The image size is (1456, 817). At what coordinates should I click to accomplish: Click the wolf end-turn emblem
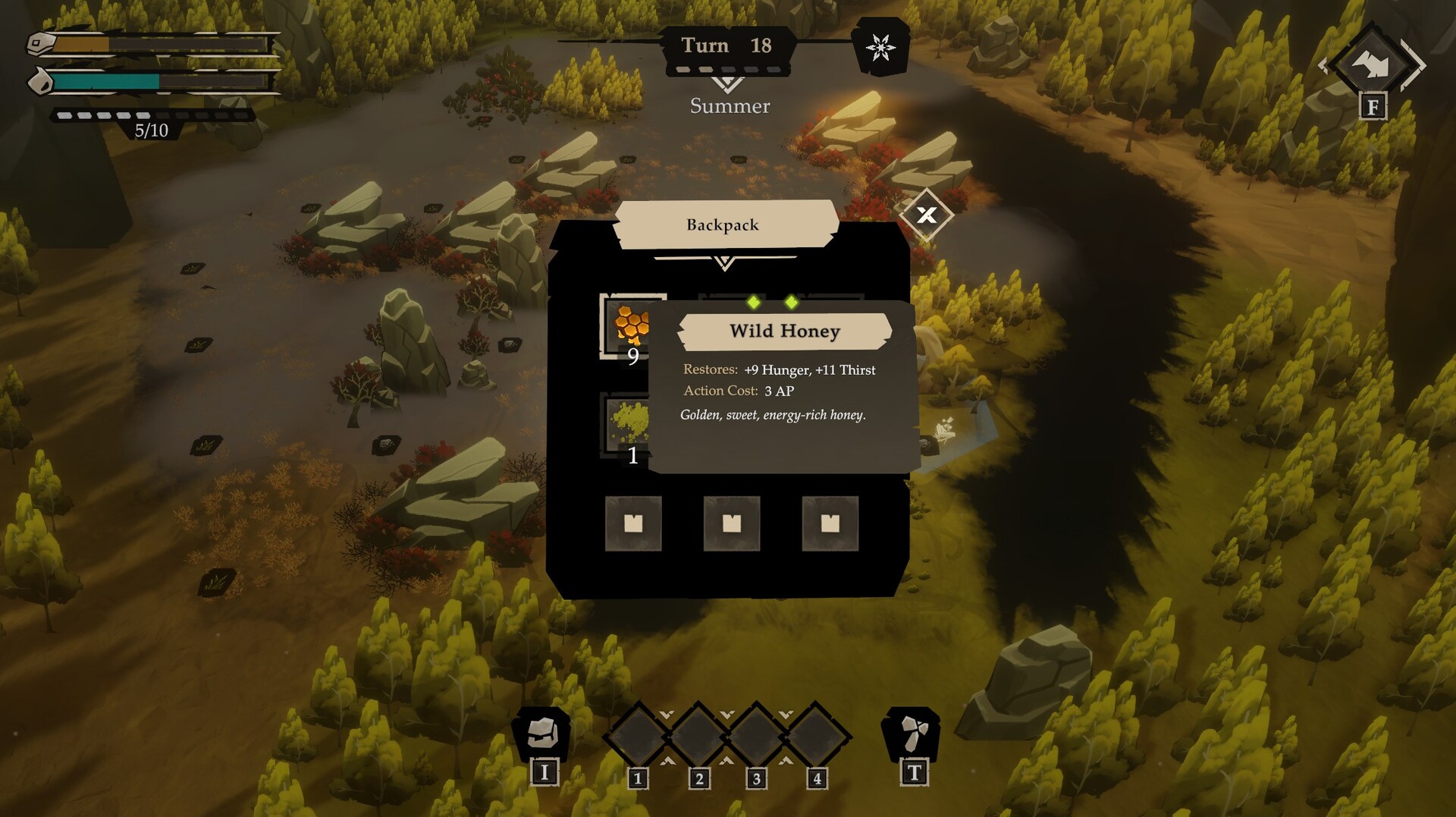[x=1373, y=64]
